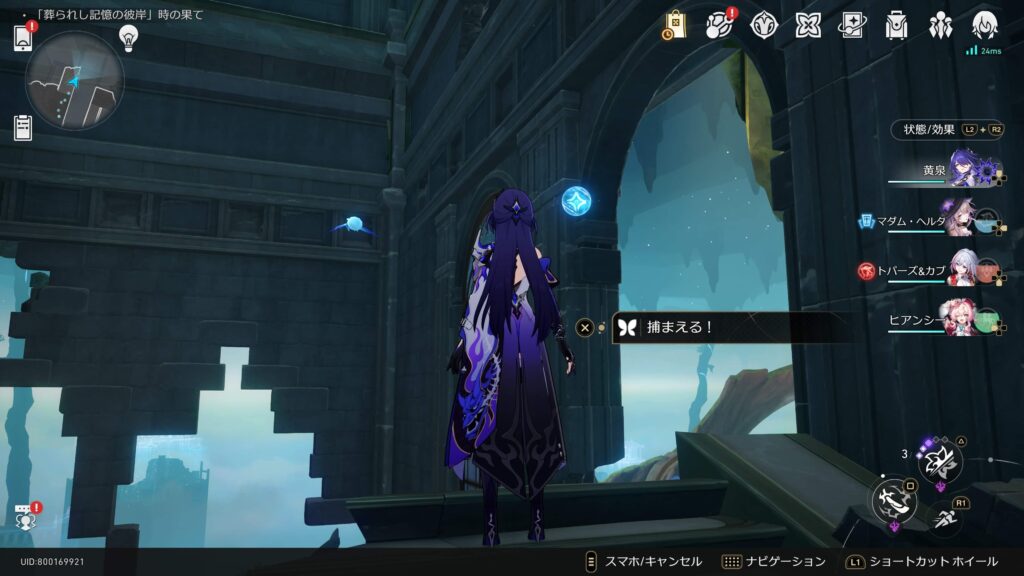Image resolution: width=1024 pixels, height=576 pixels.
Task: Switch to ヒアンシー in the party list
Action: [x=962, y=318]
